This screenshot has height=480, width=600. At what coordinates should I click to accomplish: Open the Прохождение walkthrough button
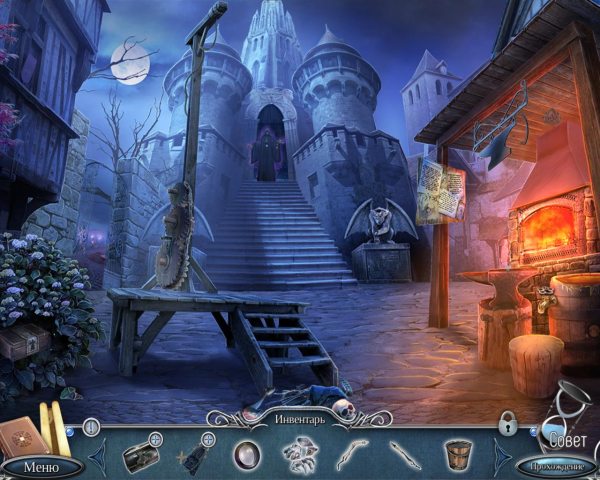[556, 466]
